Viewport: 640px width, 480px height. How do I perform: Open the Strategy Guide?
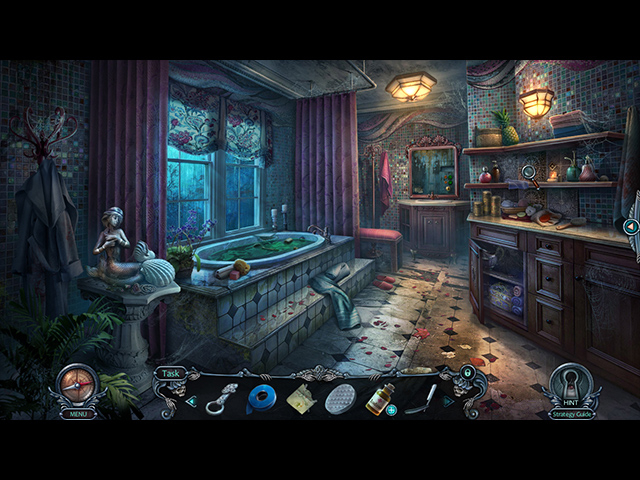[571, 412]
